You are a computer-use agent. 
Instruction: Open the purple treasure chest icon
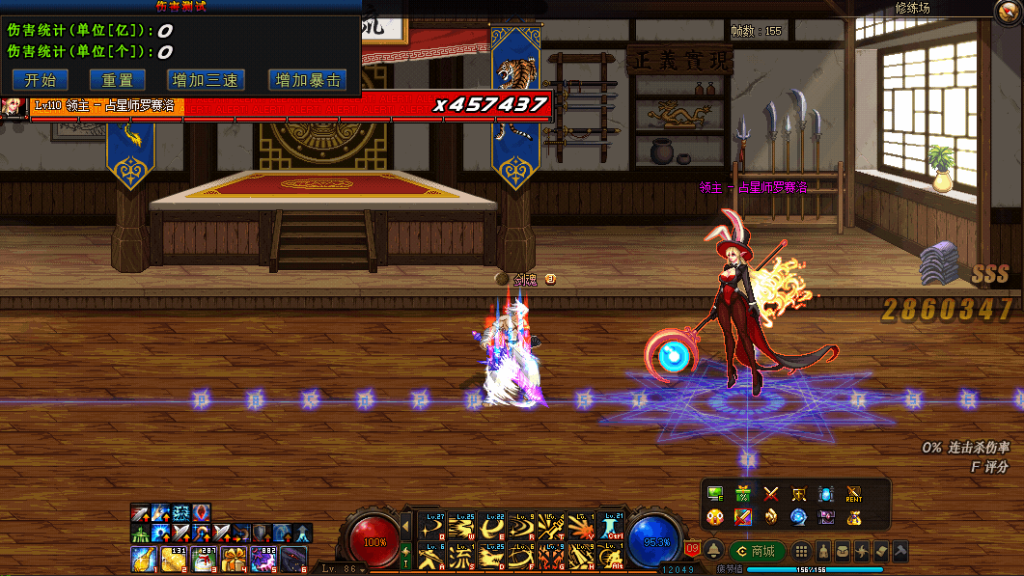click(827, 517)
